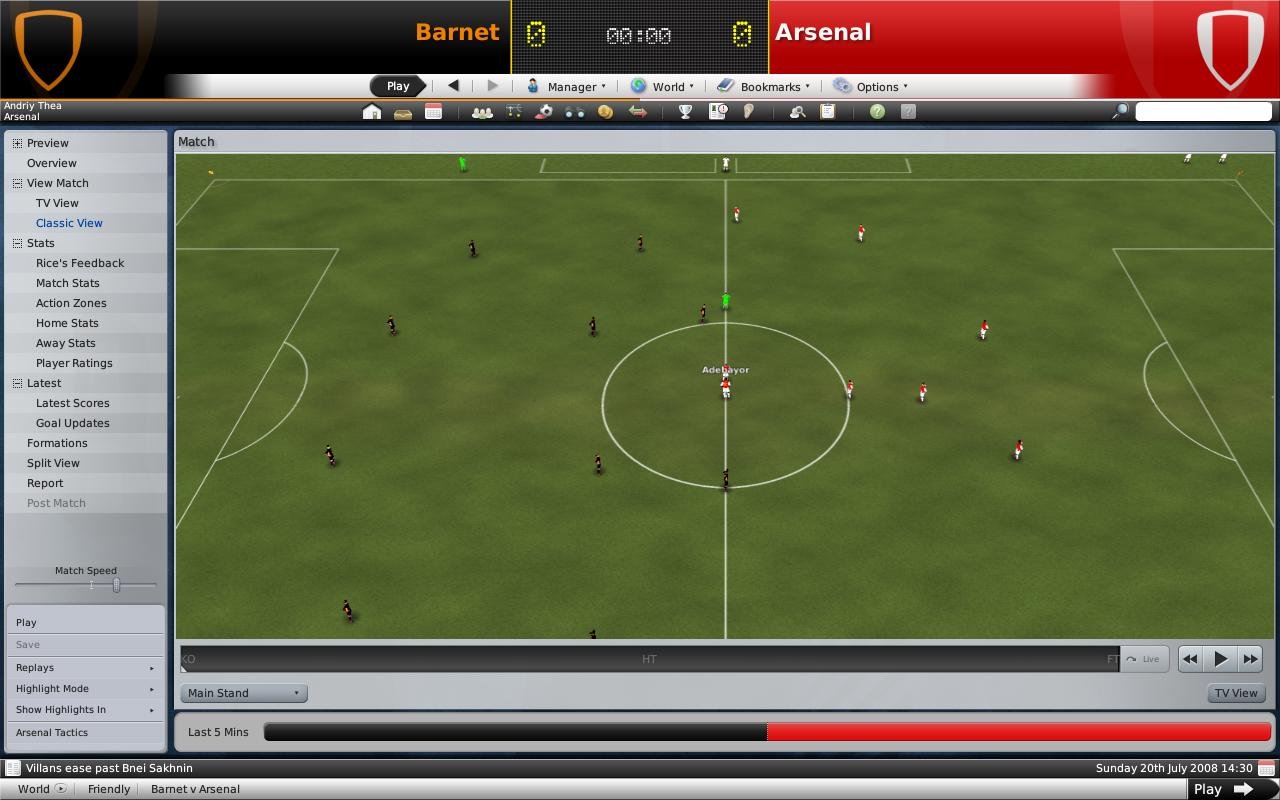Click the fast-forward playback button
The width and height of the screenshot is (1280, 800).
(x=1250, y=659)
